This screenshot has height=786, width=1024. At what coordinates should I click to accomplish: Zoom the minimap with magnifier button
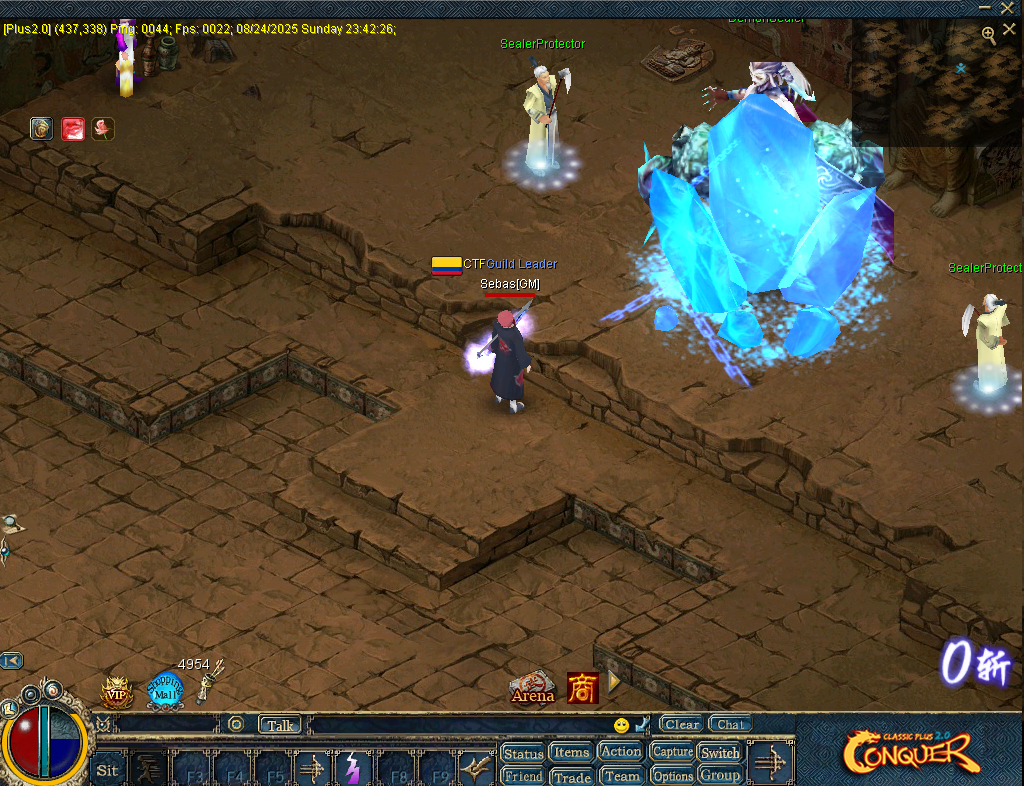point(988,34)
